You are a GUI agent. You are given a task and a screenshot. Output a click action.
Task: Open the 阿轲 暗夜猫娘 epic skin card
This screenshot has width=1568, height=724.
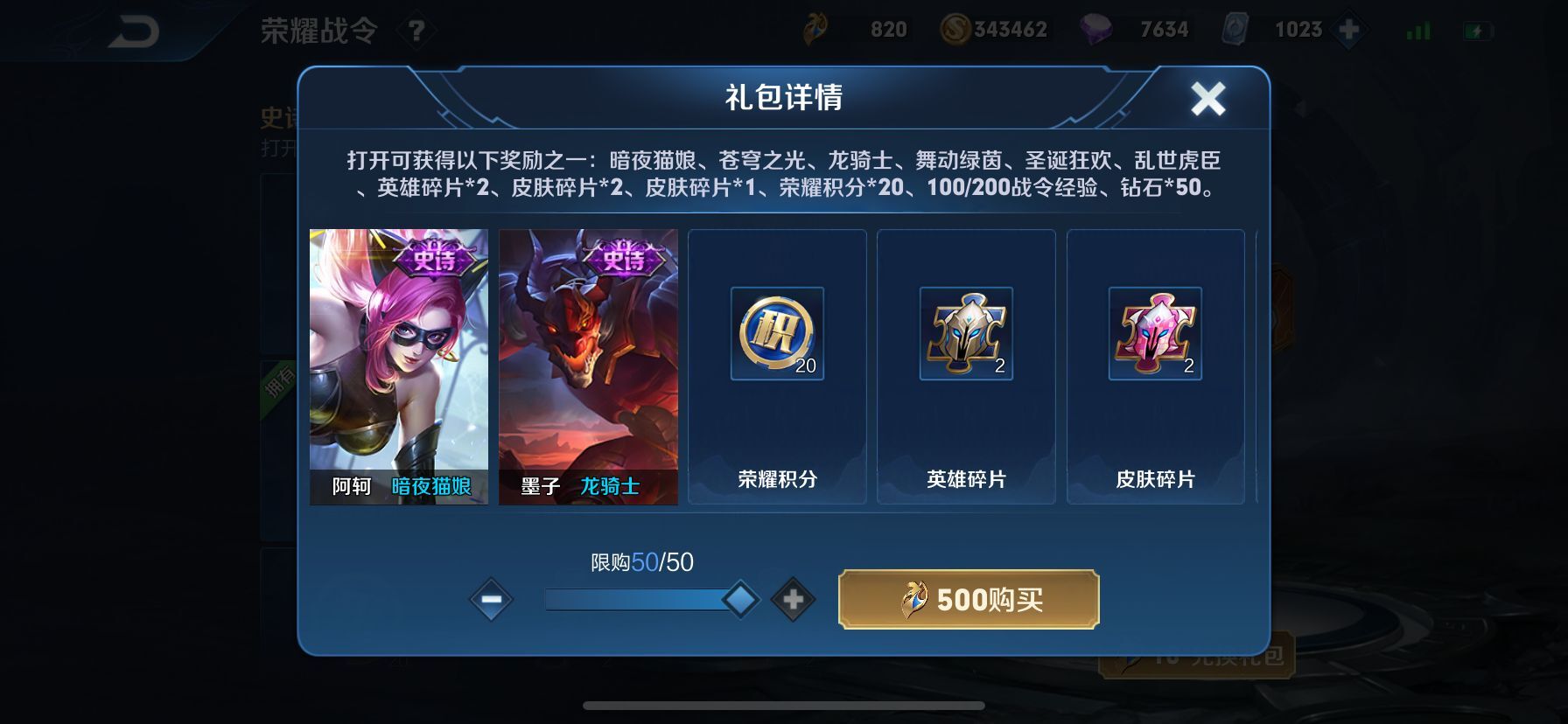point(398,365)
